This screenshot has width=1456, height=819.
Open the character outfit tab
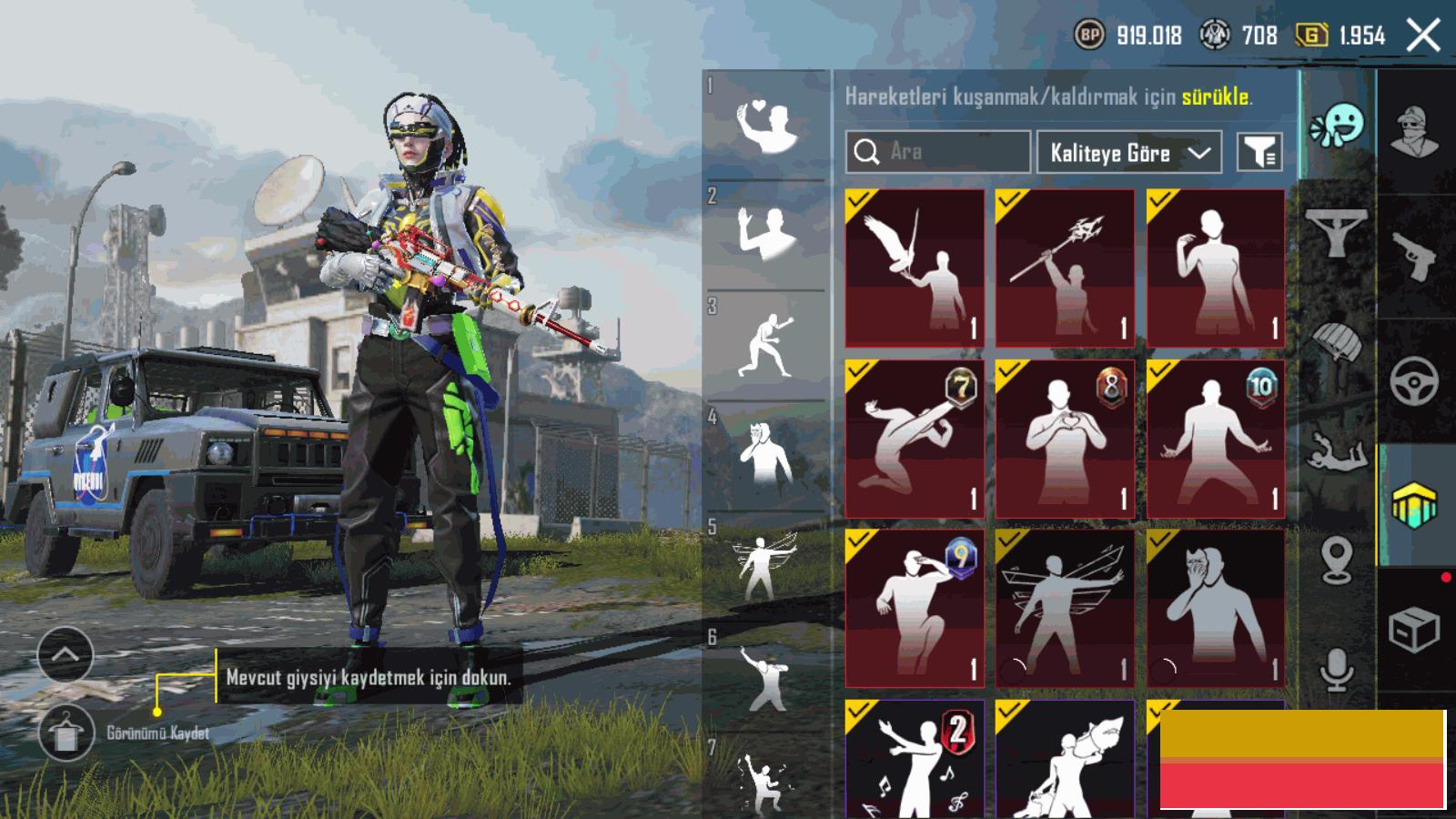1414,130
